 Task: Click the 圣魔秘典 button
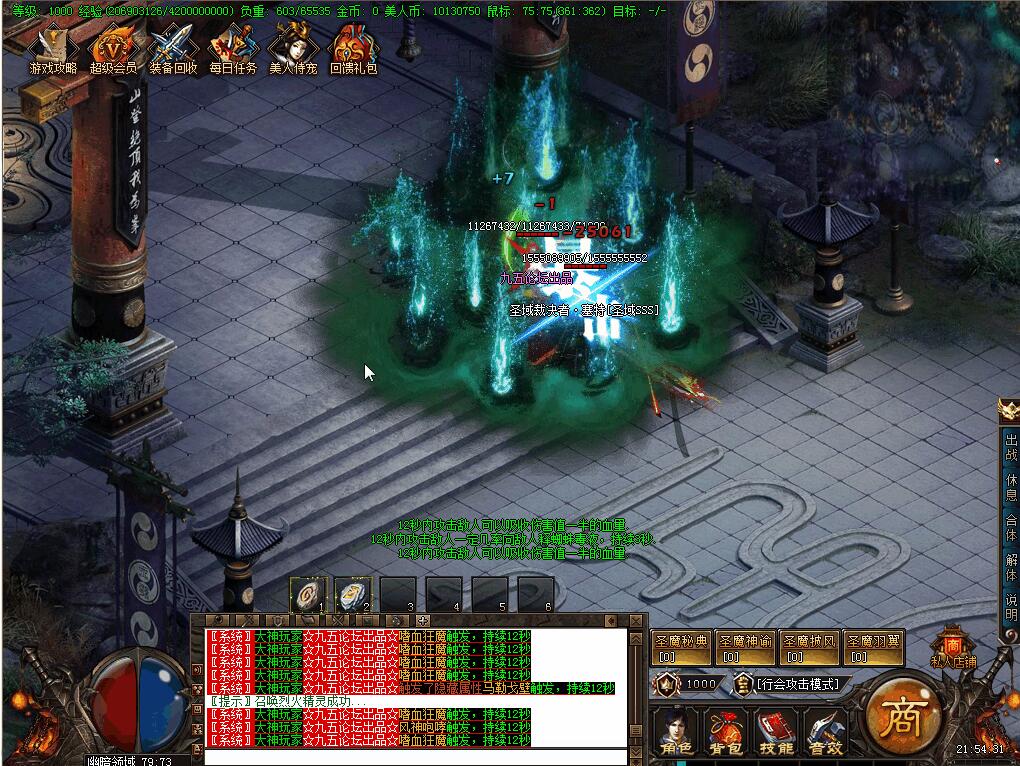tap(681, 648)
